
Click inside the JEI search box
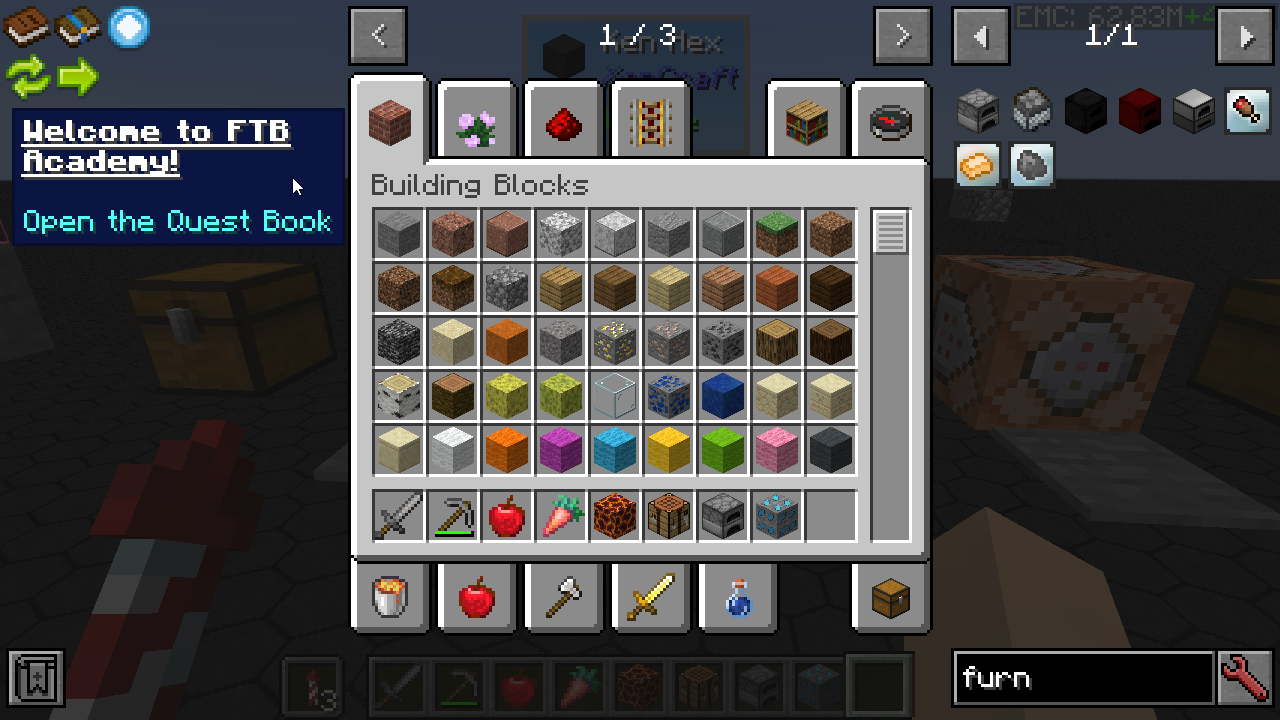pyautogui.click(x=1083, y=679)
